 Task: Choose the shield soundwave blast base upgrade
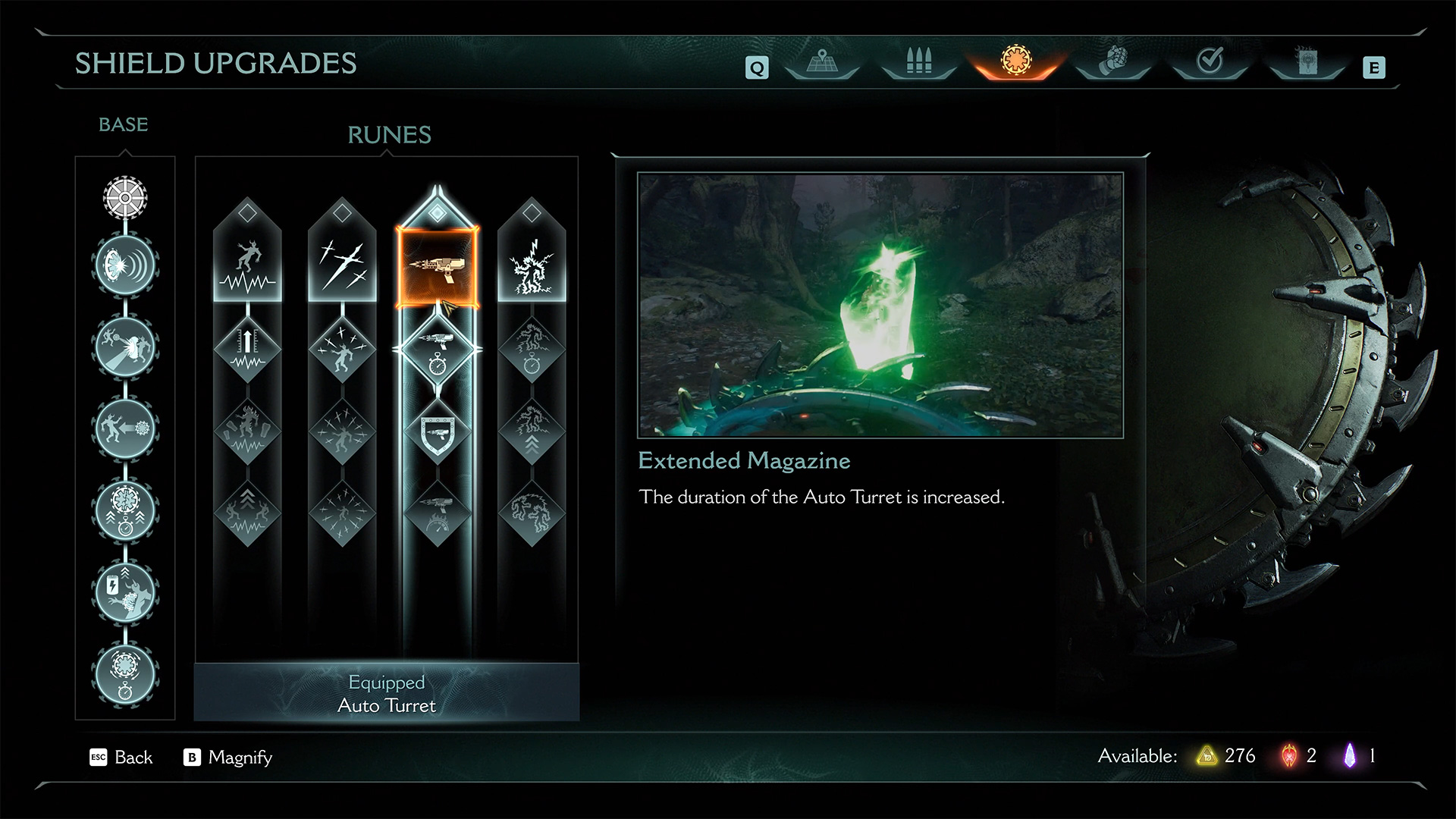pyautogui.click(x=125, y=265)
